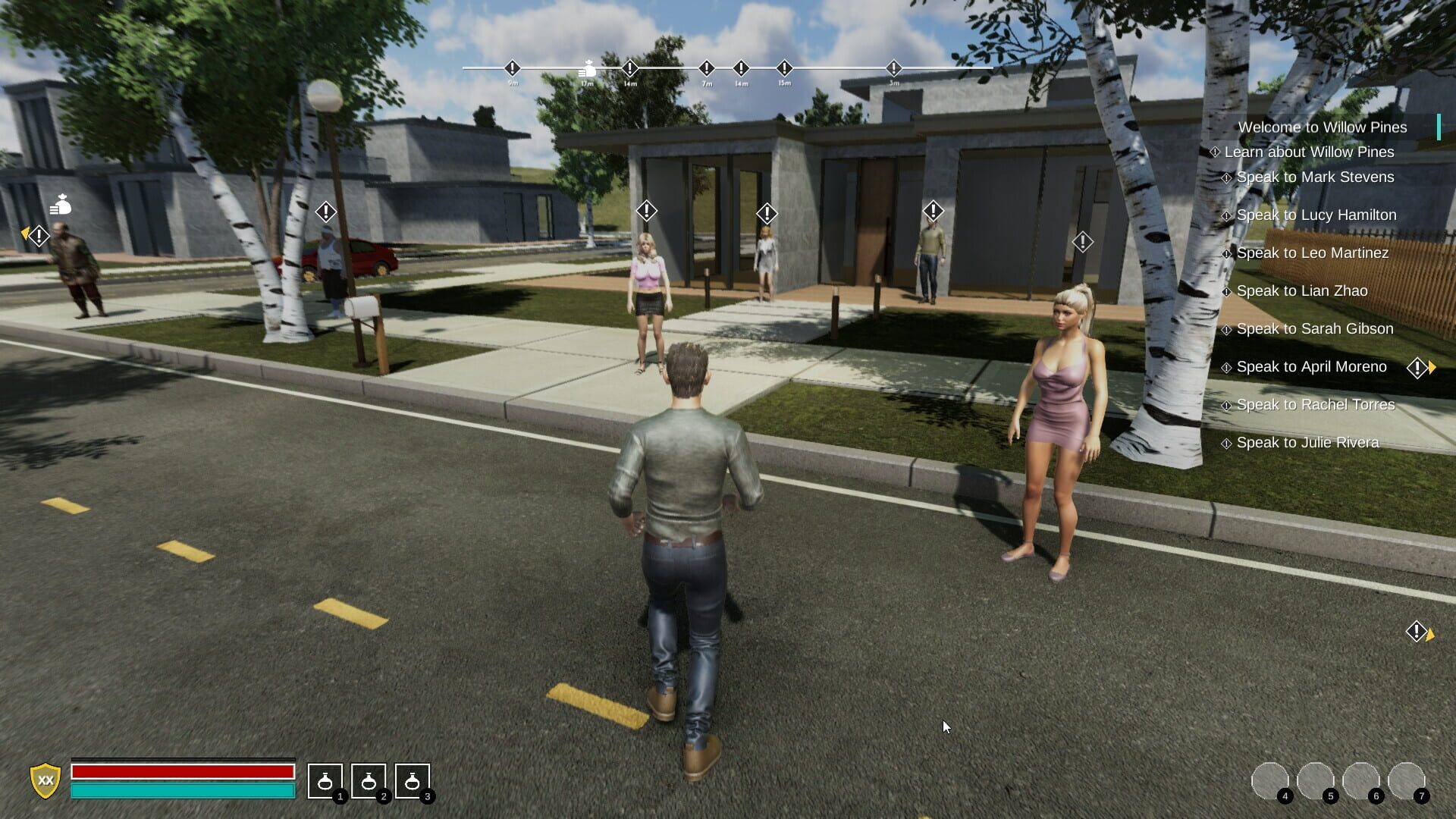Viewport: 1456px width, 819px height.
Task: Click the trade hand icon above the left NPC
Action: point(61,206)
